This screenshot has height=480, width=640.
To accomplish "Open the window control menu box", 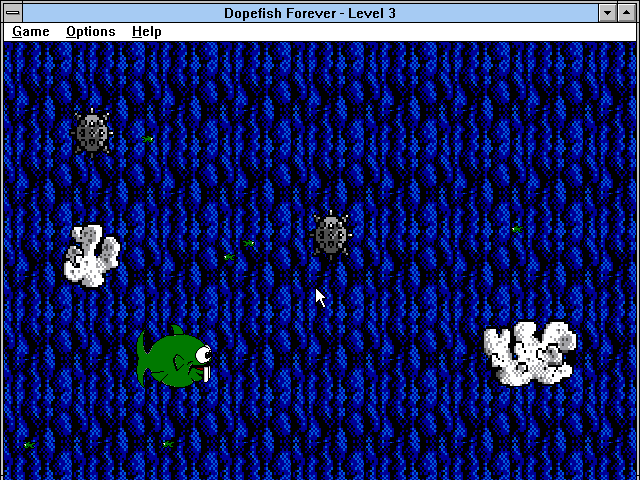I will click(11, 12).
